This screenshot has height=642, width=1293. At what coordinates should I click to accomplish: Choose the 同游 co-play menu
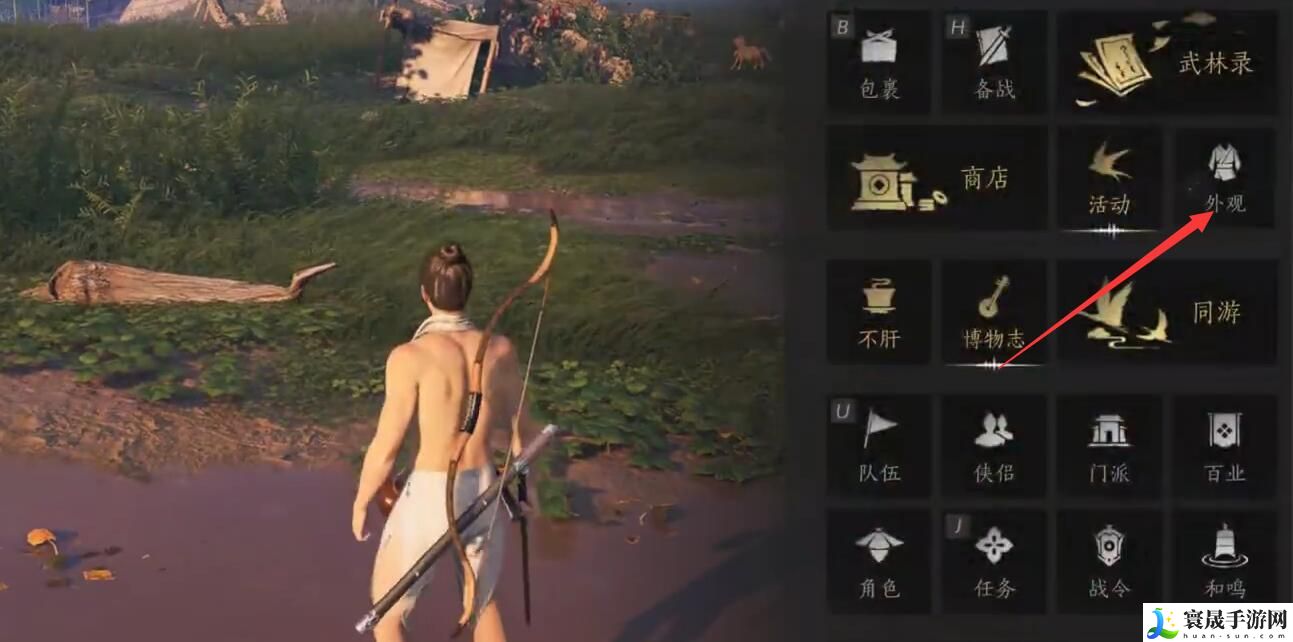pyautogui.click(x=1166, y=312)
